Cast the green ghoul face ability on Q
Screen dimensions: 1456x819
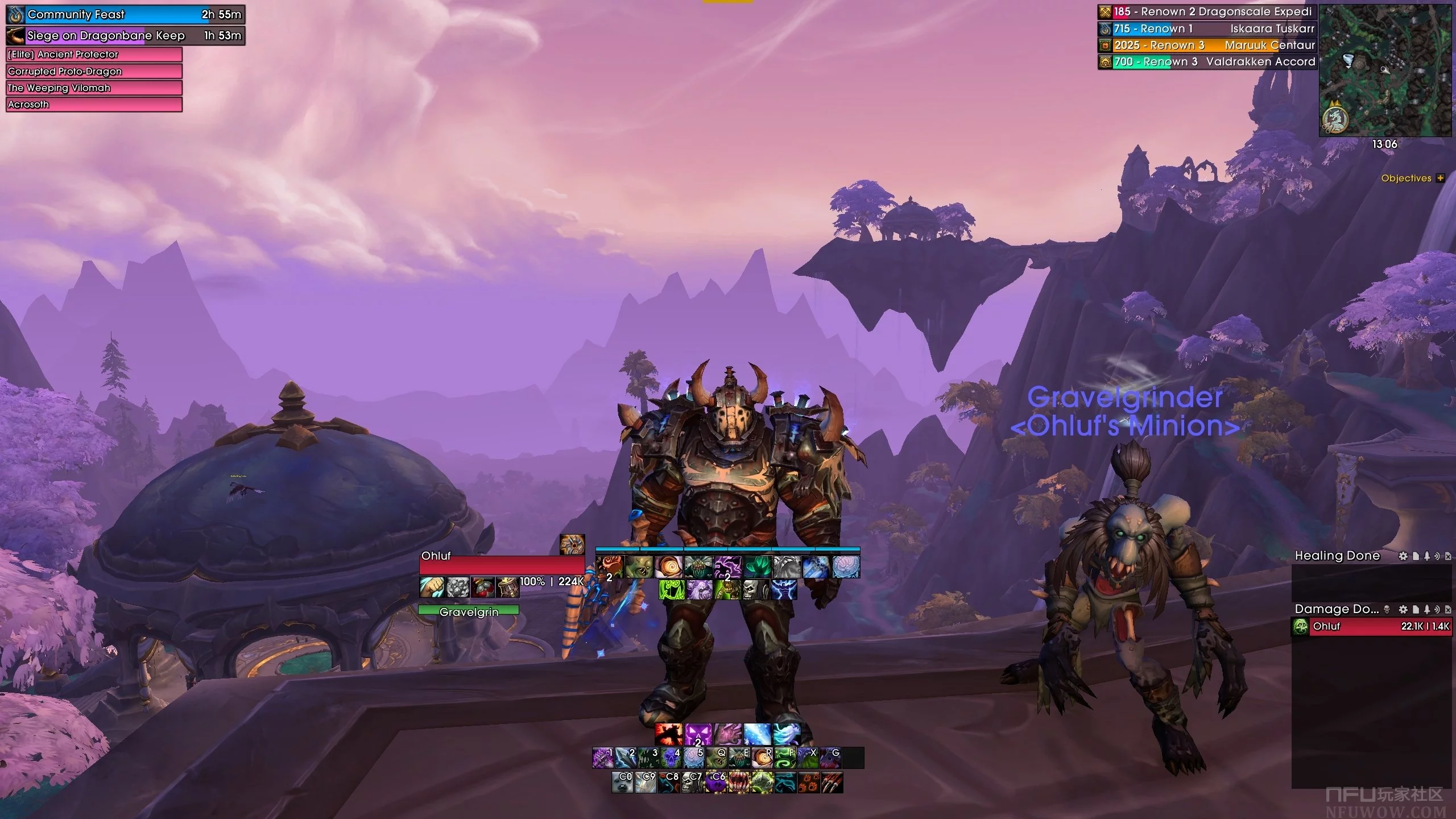tap(717, 758)
